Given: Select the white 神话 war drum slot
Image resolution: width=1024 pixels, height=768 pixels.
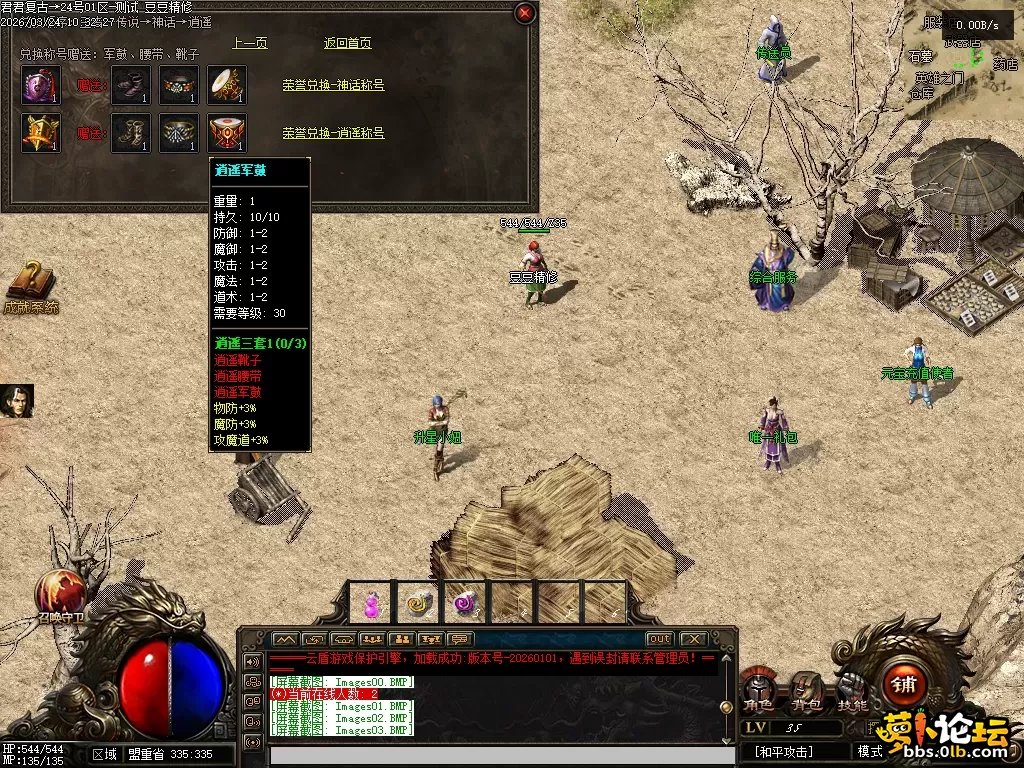Looking at the screenshot, I should (227, 85).
